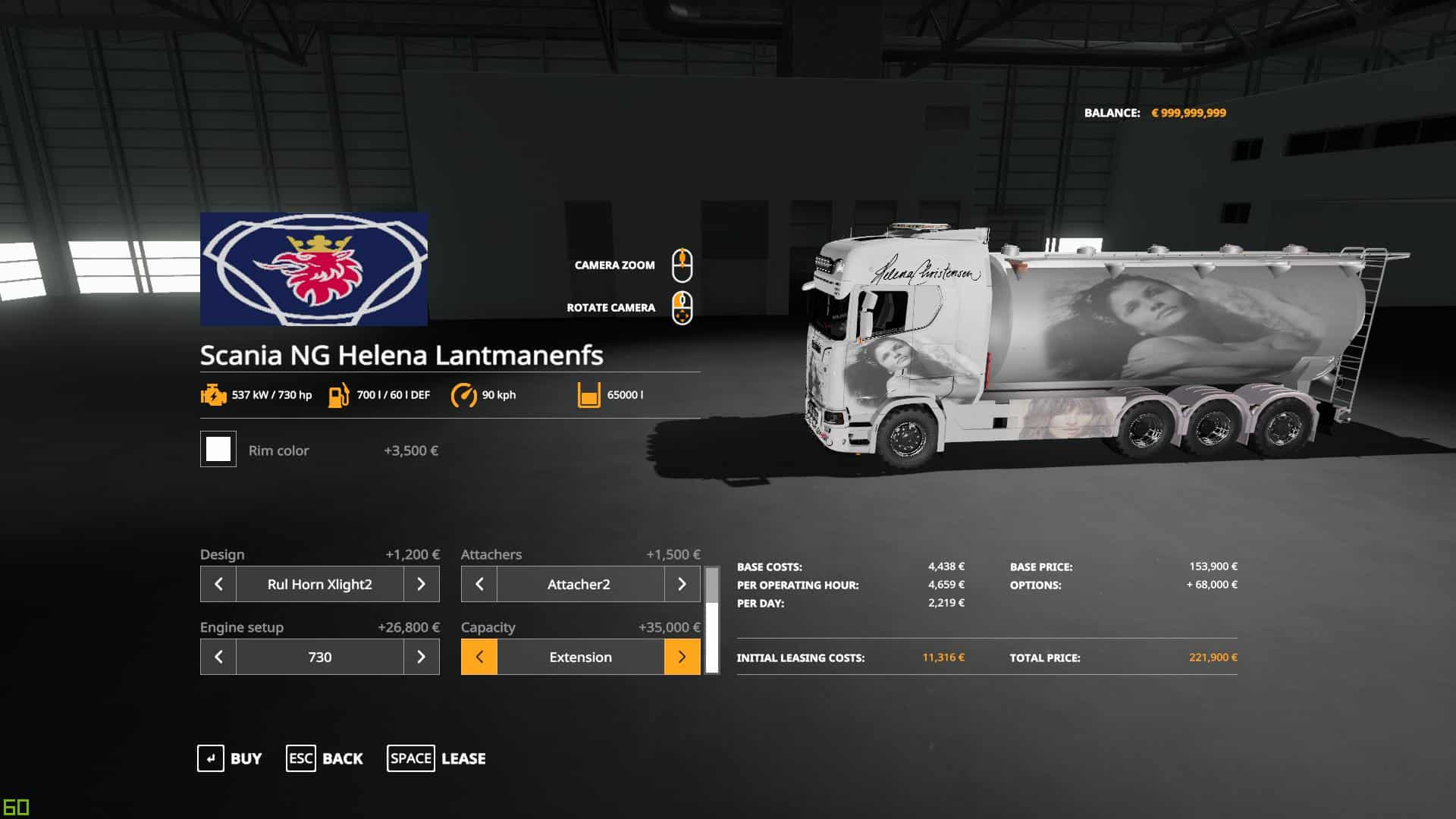Lower the Engine setup selection

[x=218, y=657]
